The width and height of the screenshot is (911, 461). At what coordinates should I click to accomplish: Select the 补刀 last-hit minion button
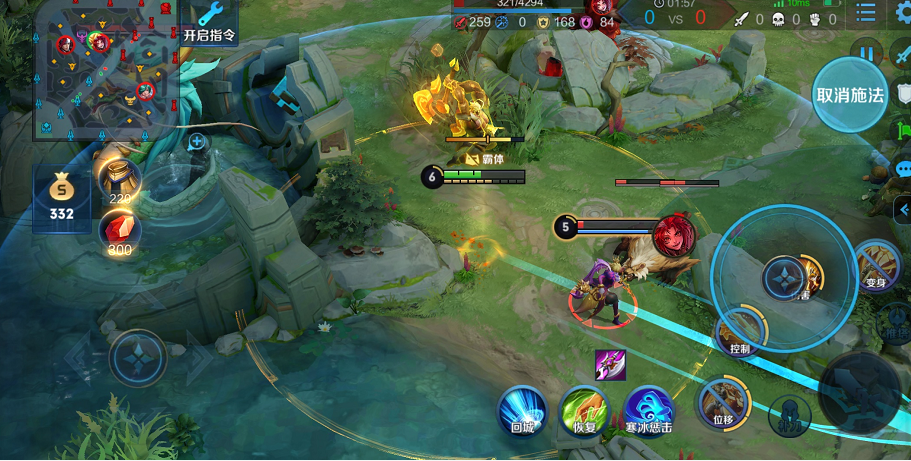point(789,413)
